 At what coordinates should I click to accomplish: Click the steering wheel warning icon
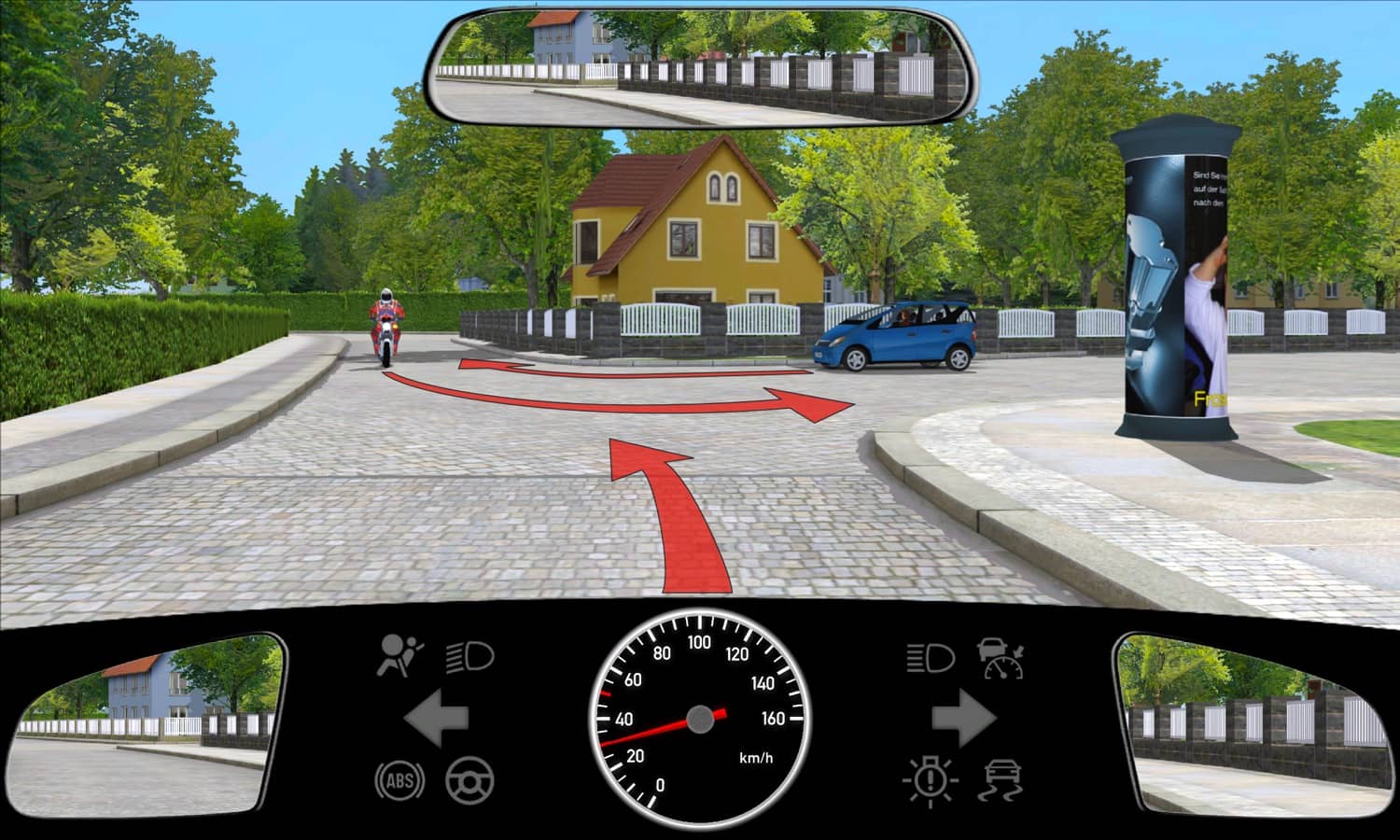click(469, 780)
